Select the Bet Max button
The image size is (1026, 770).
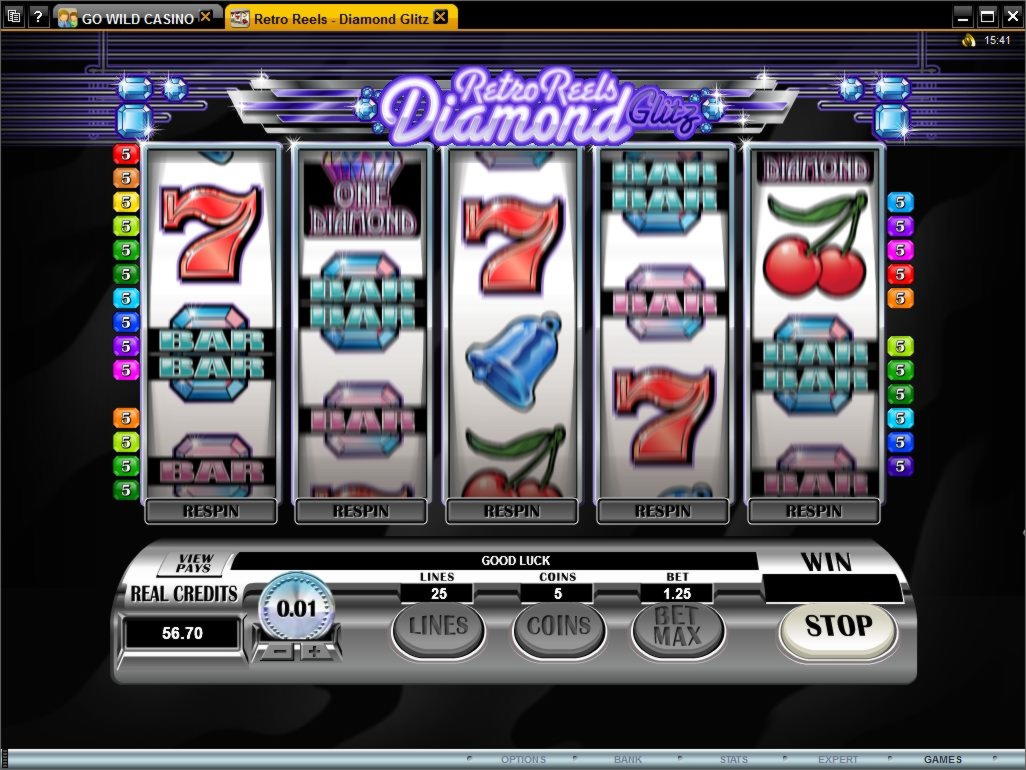pyautogui.click(x=677, y=629)
